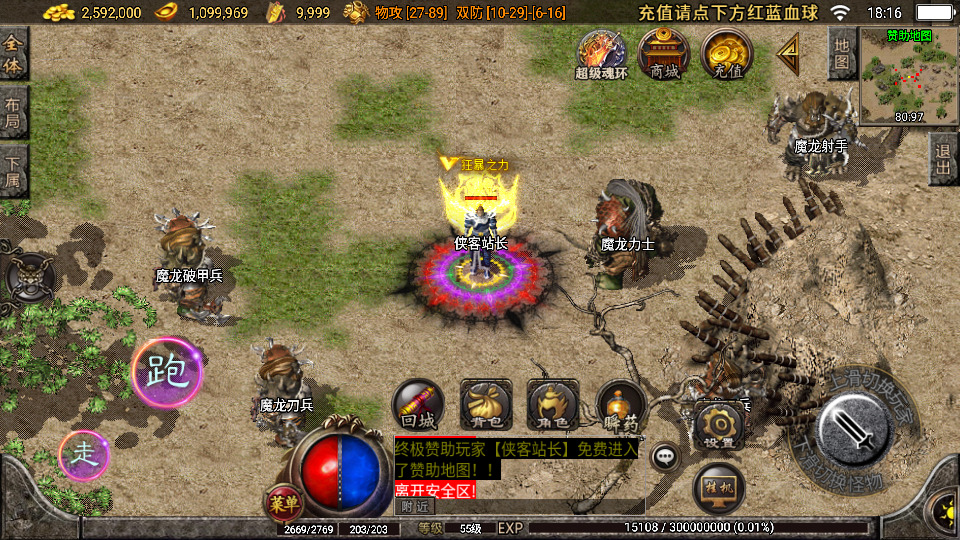Open the 地图 map button
Image resolution: width=960 pixels, height=540 pixels.
tap(842, 53)
